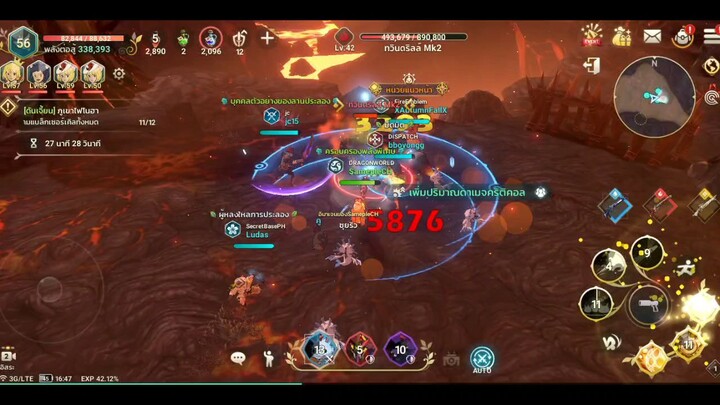Open the circular minimap
Screen dimensions: 720x405
[x=654, y=96]
